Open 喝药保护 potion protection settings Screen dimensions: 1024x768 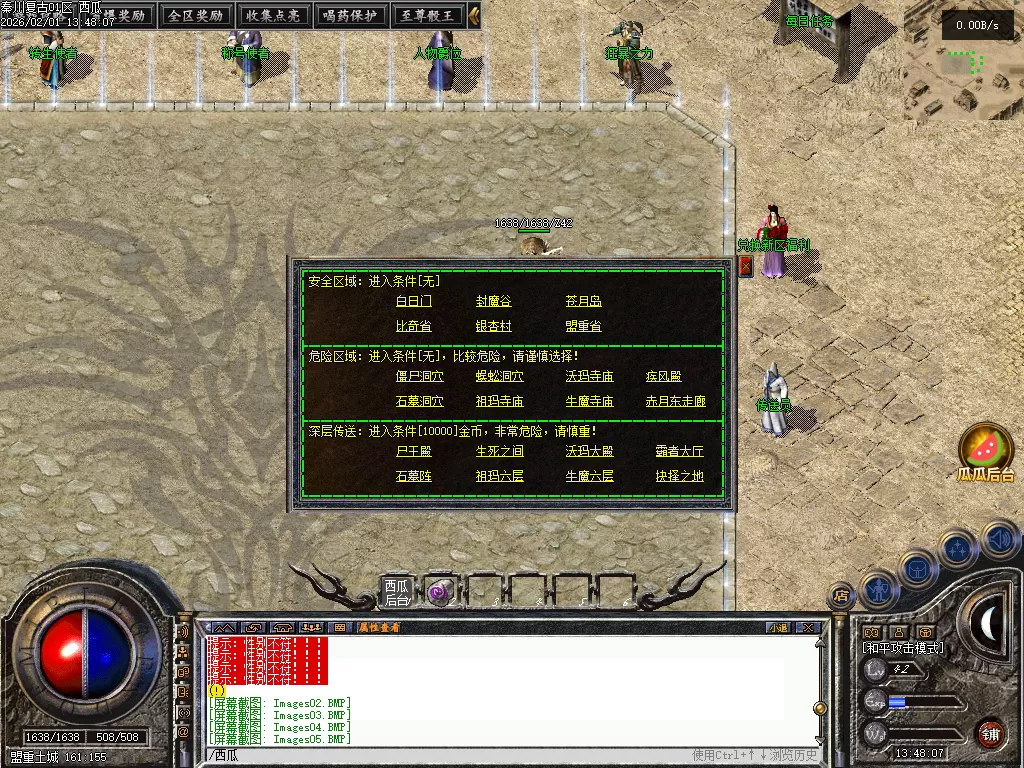pos(351,16)
